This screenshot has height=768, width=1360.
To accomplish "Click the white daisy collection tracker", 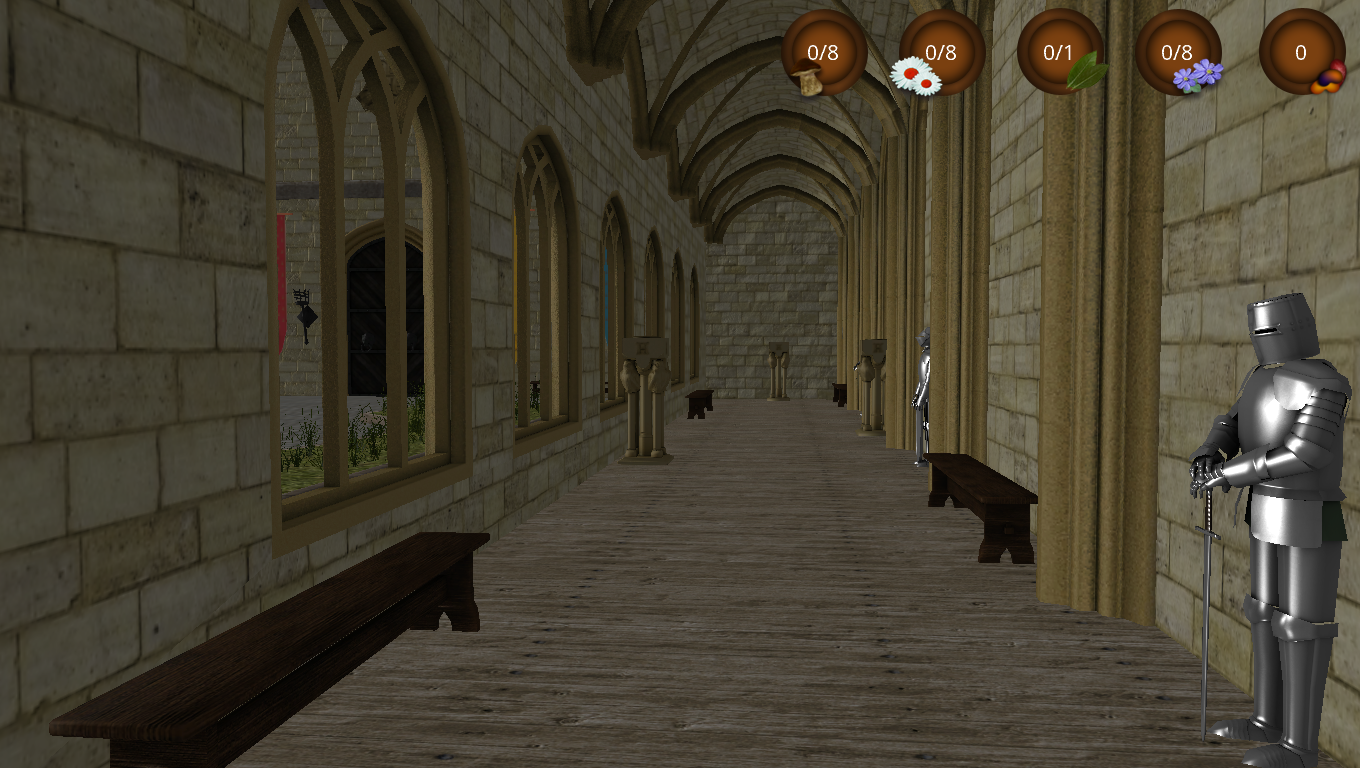I will tap(941, 53).
